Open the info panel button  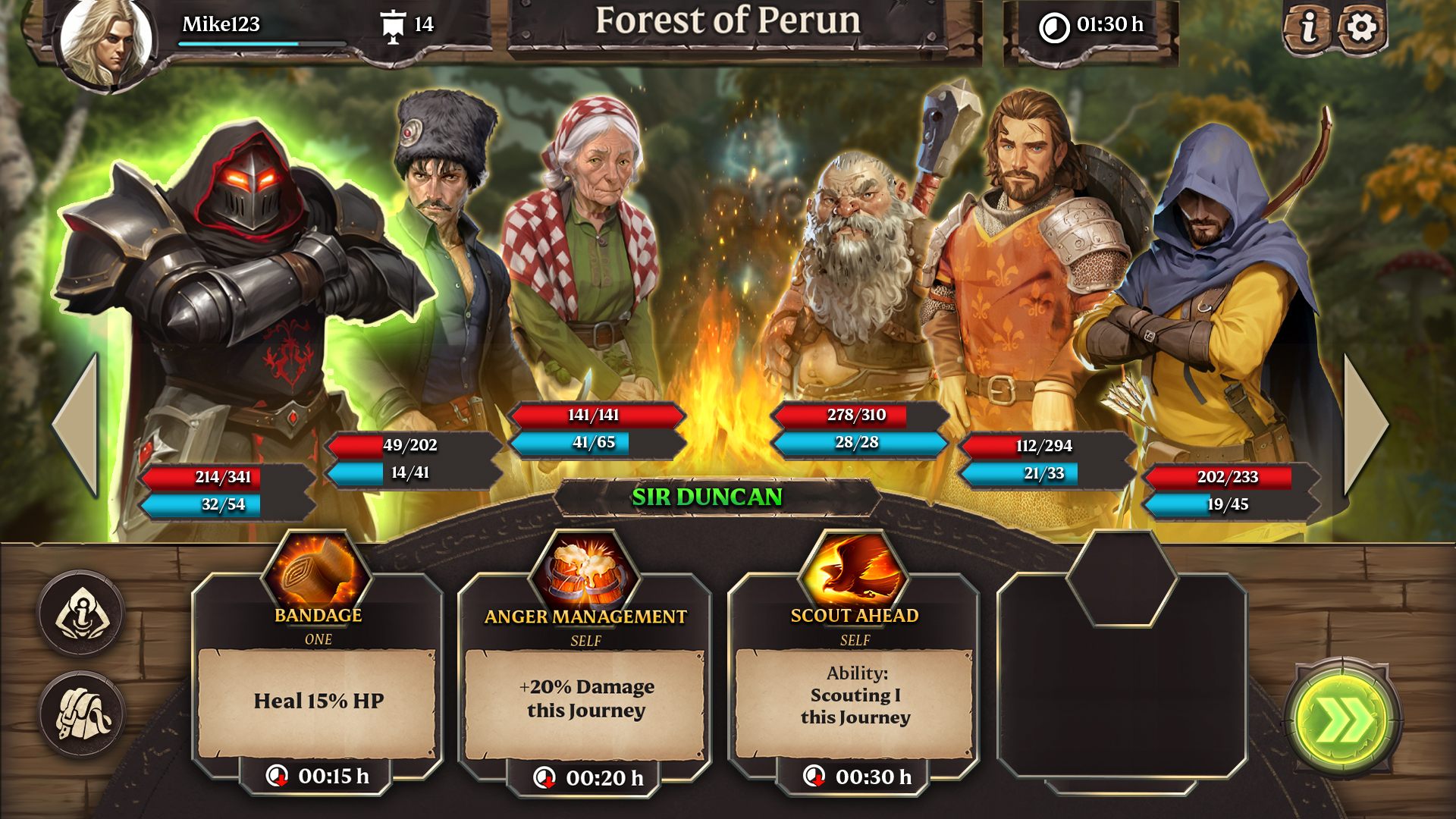[x=1307, y=29]
